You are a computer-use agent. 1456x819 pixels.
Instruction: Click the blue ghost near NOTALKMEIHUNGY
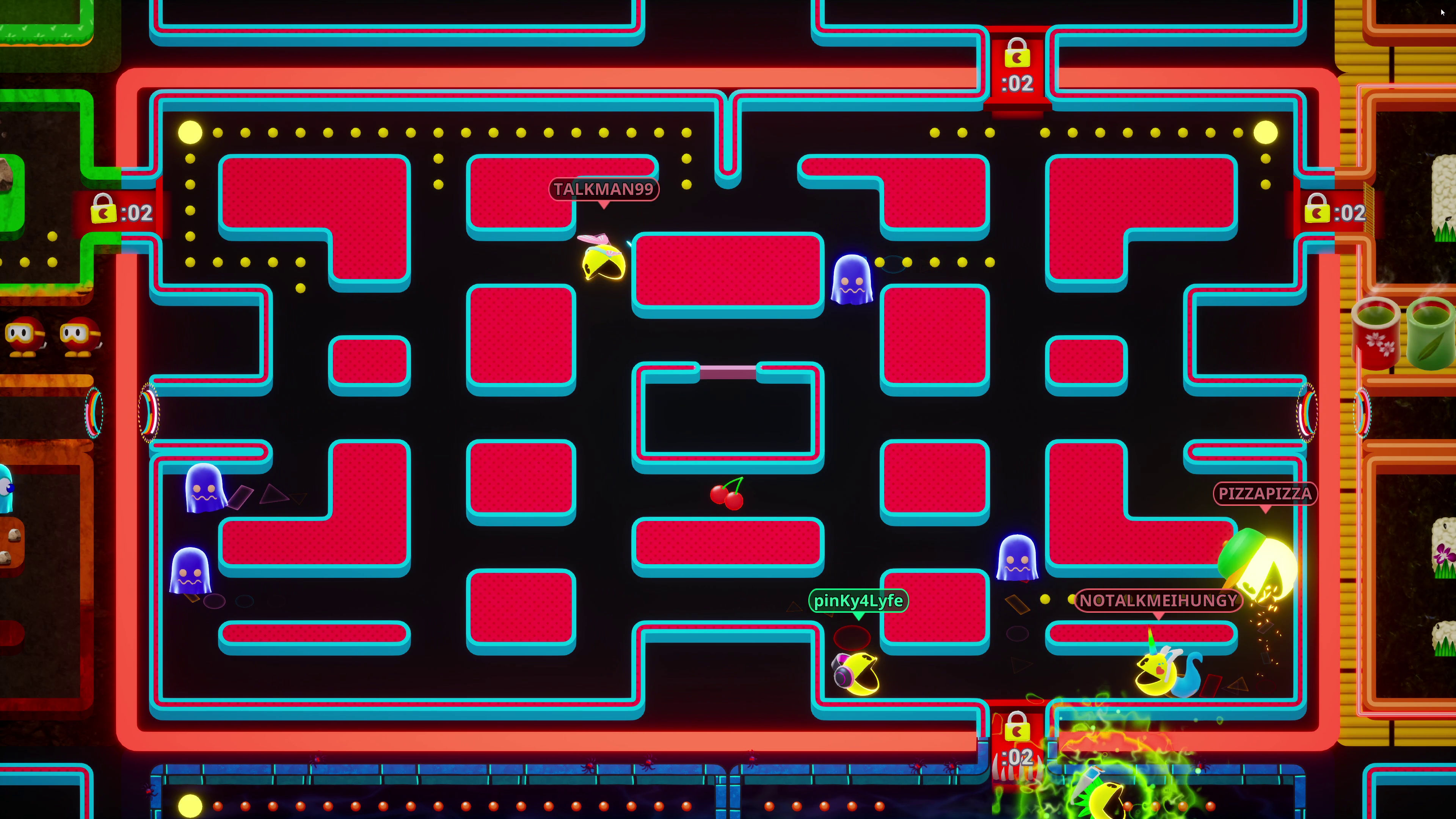pos(1017,557)
